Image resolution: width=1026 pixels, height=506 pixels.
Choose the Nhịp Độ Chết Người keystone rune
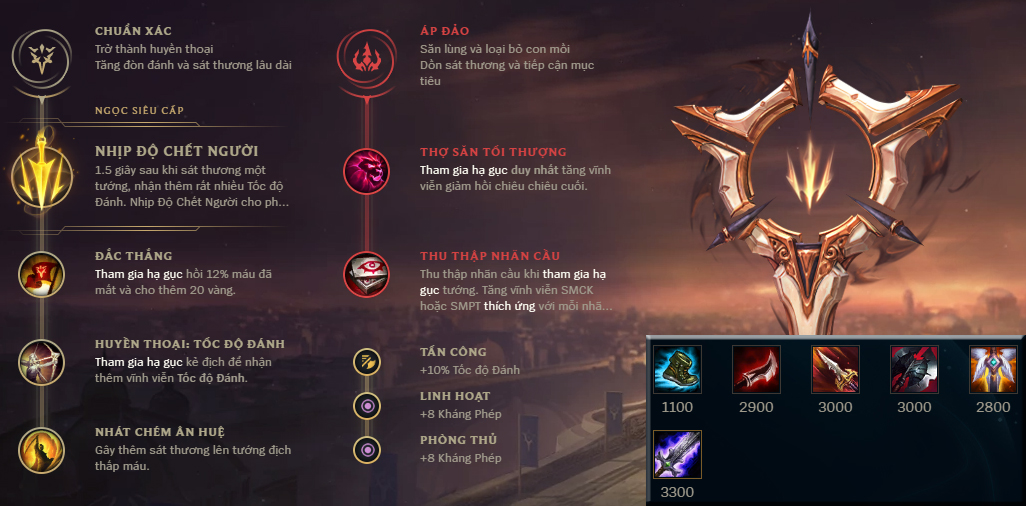pos(42,171)
